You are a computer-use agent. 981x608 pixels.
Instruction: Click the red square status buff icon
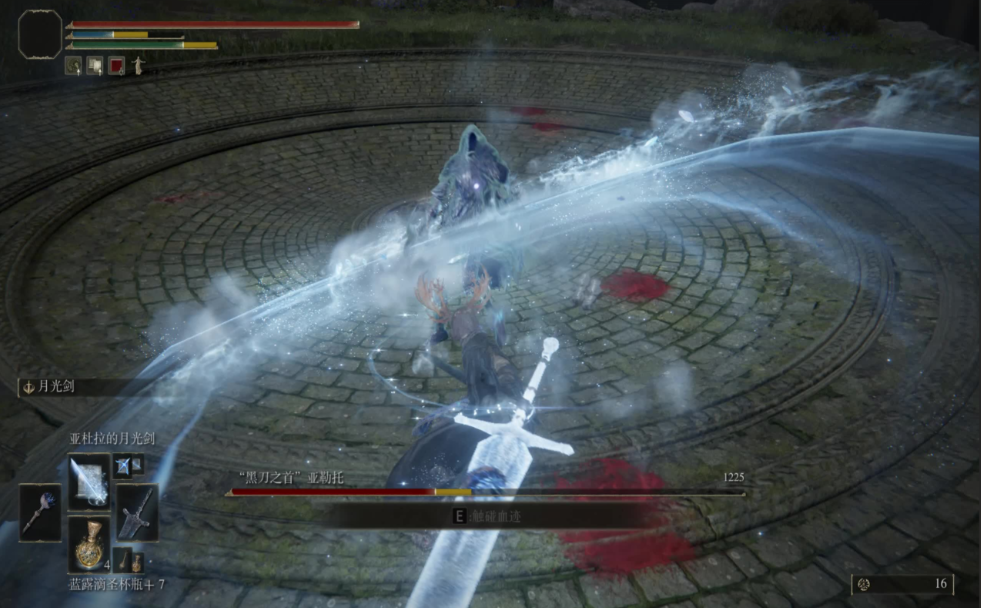116,66
